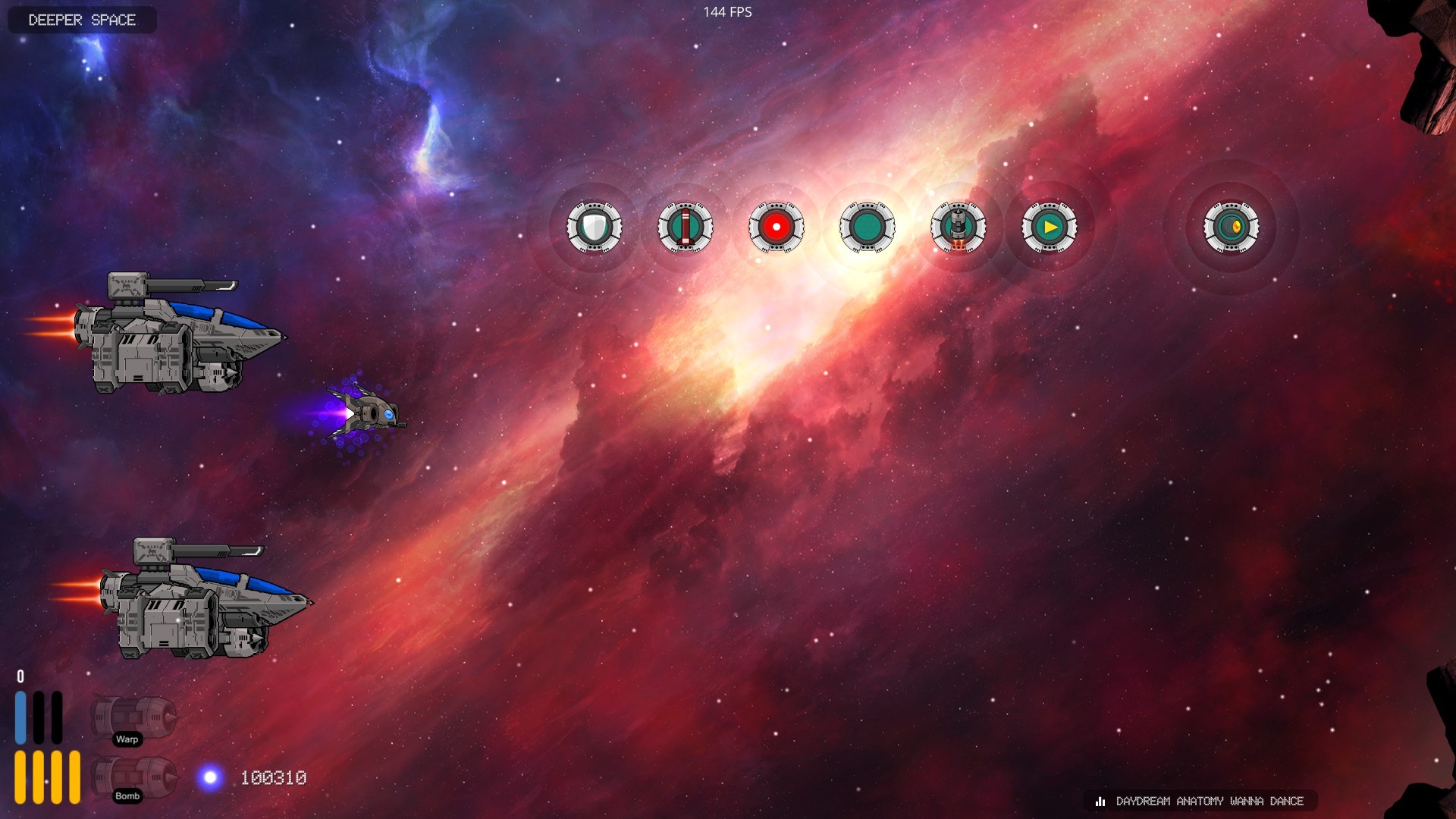Screen dimensions: 1456x819
Task: Grab the rocket thruster power-up orb
Action: (959, 226)
